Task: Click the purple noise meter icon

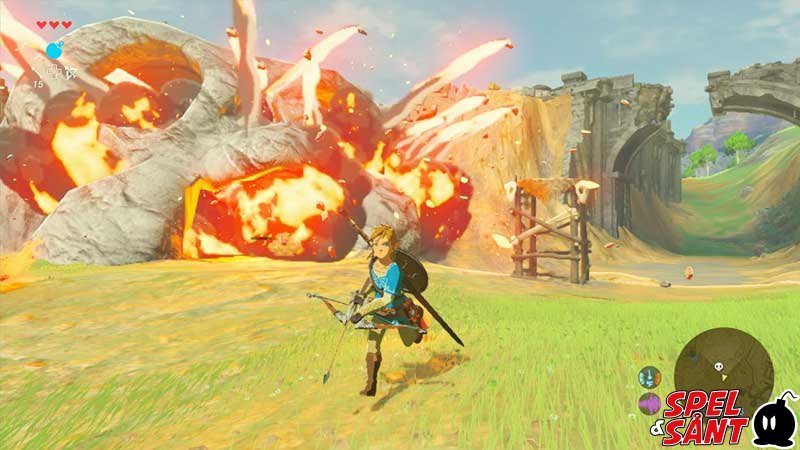Action: 649,403
